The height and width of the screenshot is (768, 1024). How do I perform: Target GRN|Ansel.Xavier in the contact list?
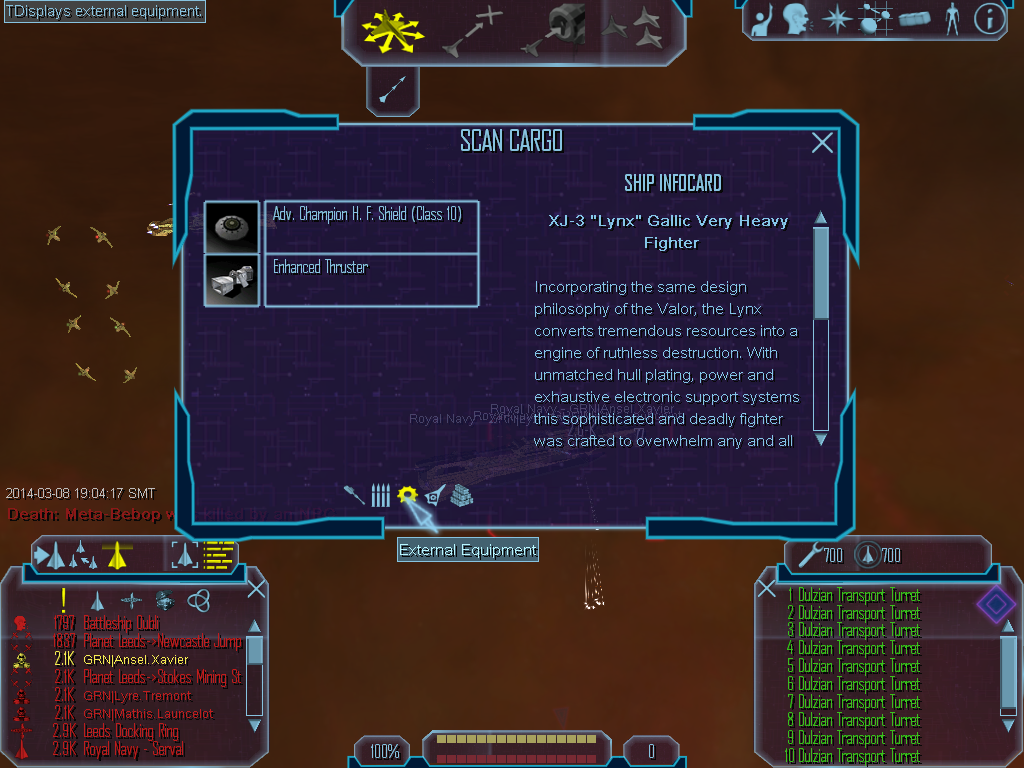[135, 659]
